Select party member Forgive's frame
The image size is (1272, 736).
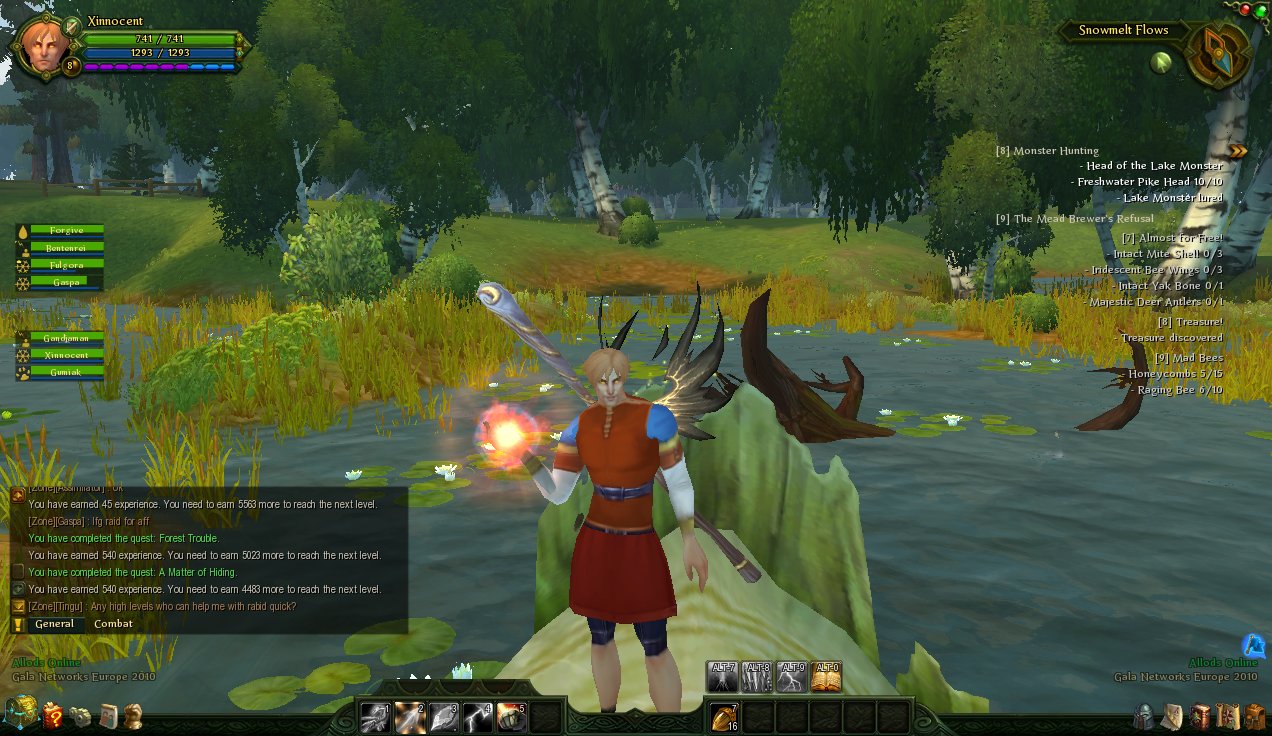tap(66, 231)
